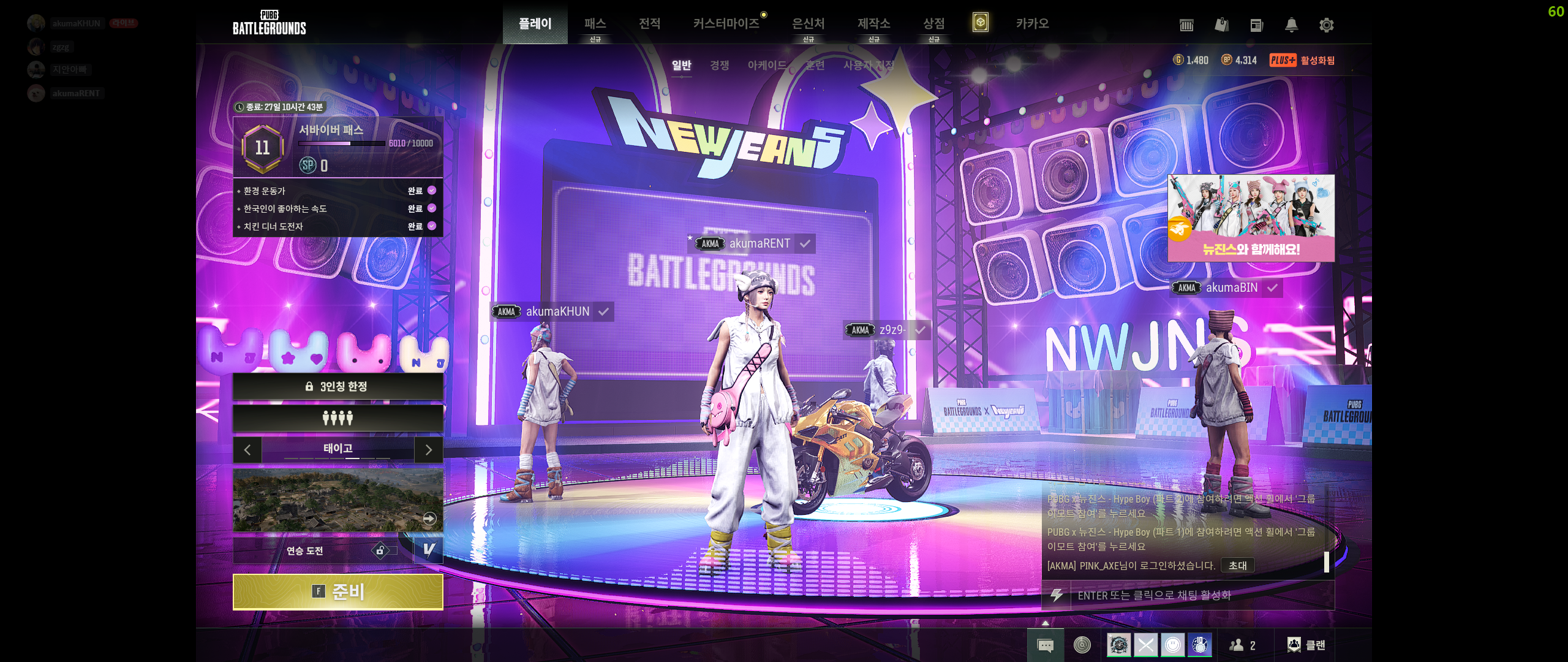Open the 커스터마이즈 menu
The width and height of the screenshot is (1568, 662).
coord(726,24)
